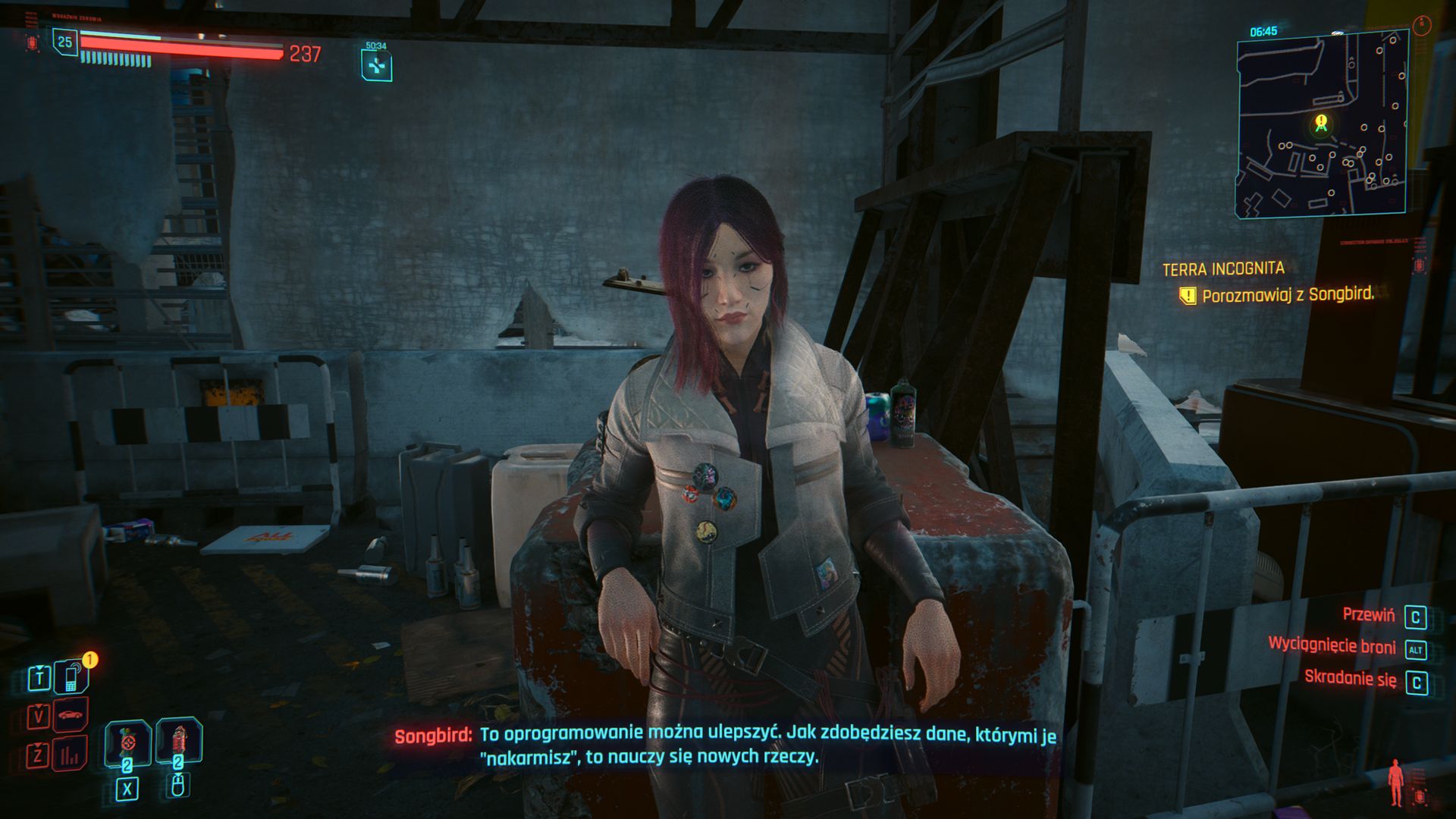Click the red standing stance figure indicator
Image resolution: width=1456 pixels, height=819 pixels.
coord(1395,782)
